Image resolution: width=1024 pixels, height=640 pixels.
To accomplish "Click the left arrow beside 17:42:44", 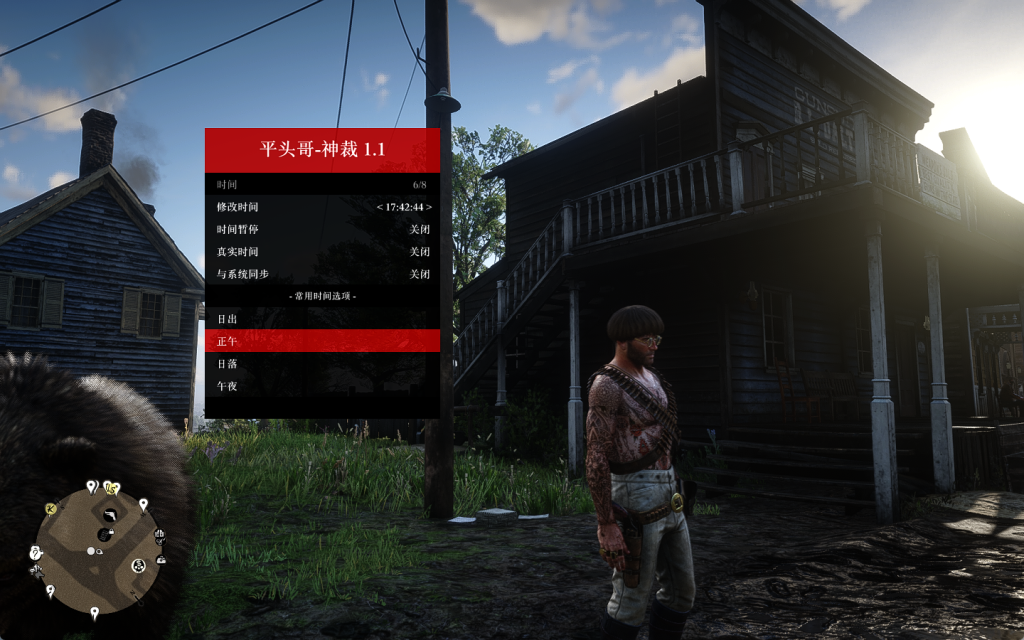I will 380,207.
